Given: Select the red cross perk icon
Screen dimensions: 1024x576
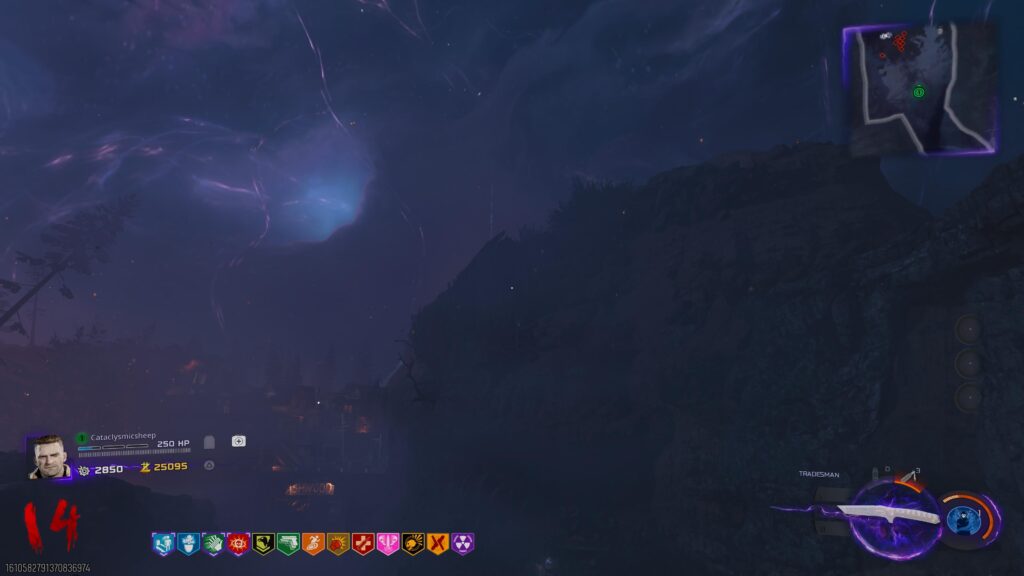Looking at the screenshot, I should tap(363, 544).
